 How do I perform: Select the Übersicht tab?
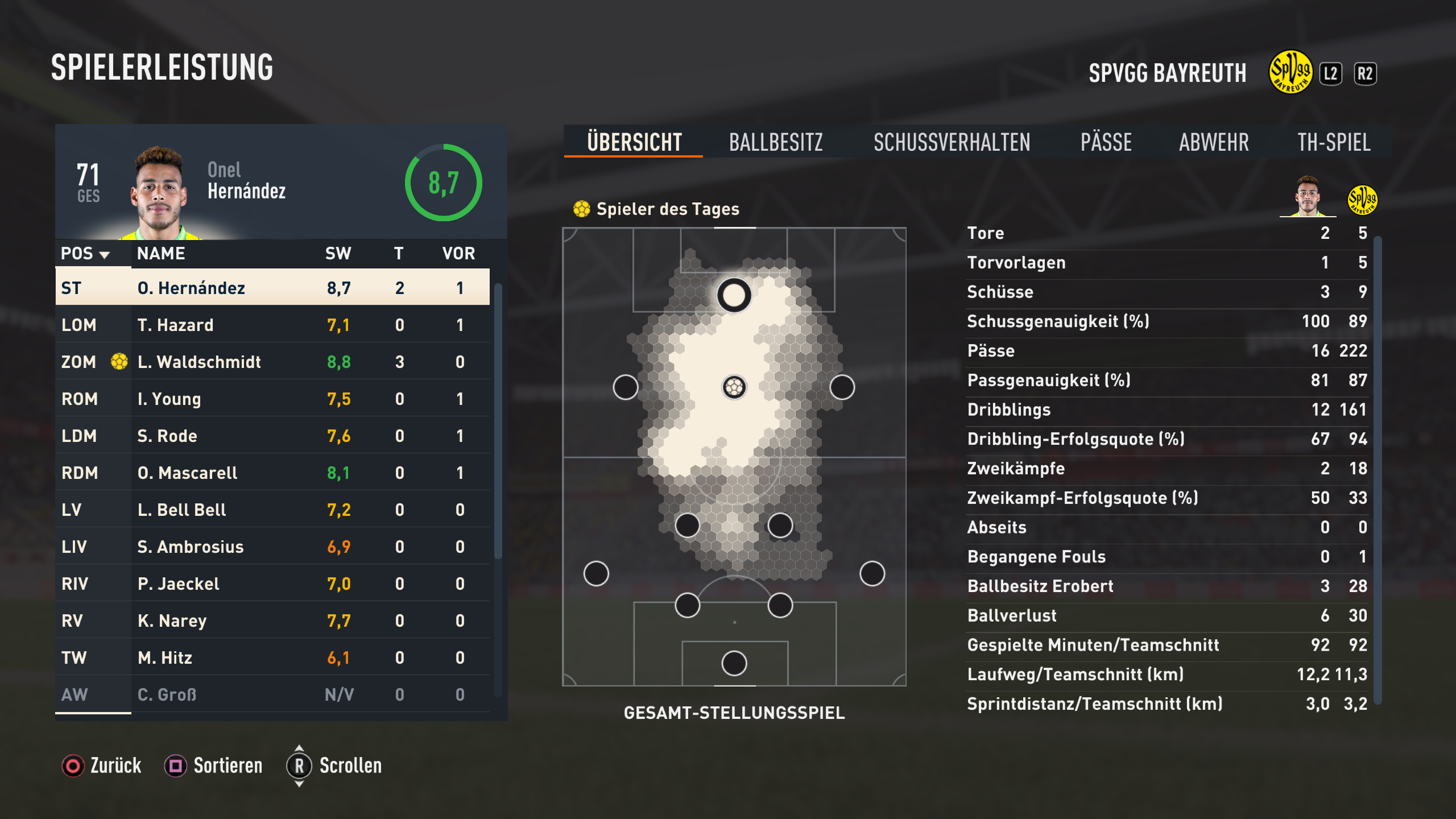tap(634, 142)
